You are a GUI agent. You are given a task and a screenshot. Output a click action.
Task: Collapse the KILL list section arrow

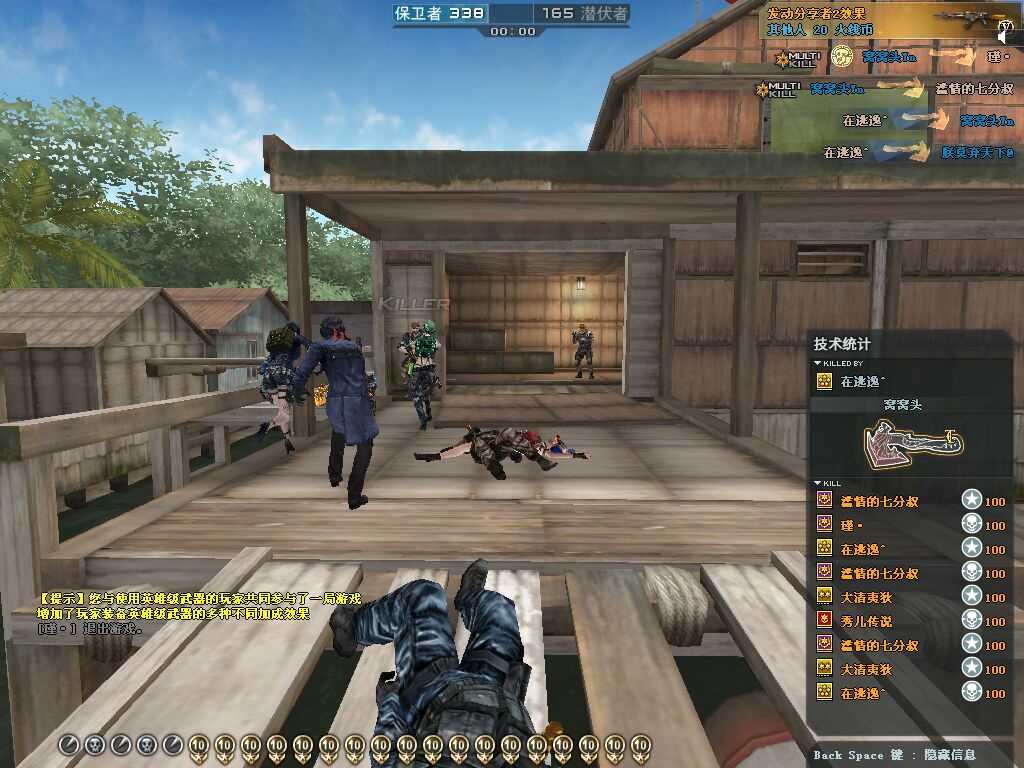click(x=818, y=484)
